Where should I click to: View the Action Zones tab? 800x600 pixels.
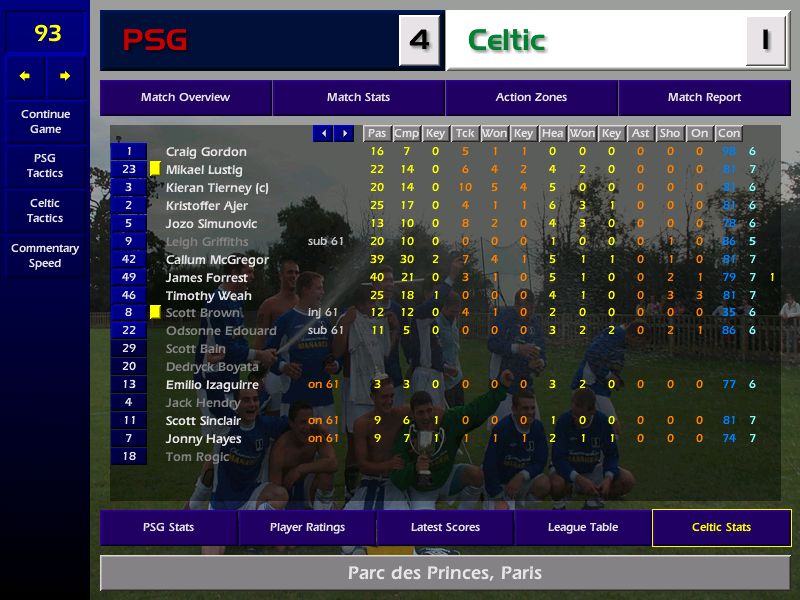point(531,98)
